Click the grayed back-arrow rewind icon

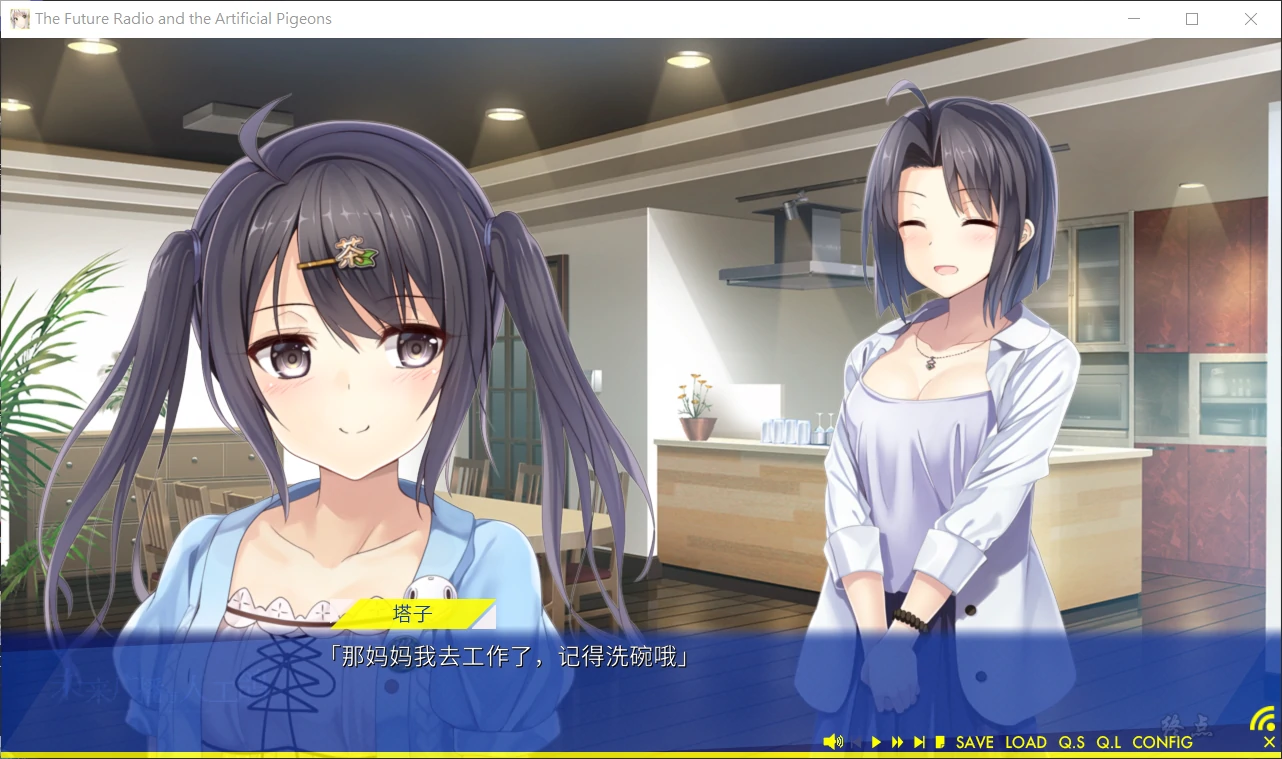point(856,741)
